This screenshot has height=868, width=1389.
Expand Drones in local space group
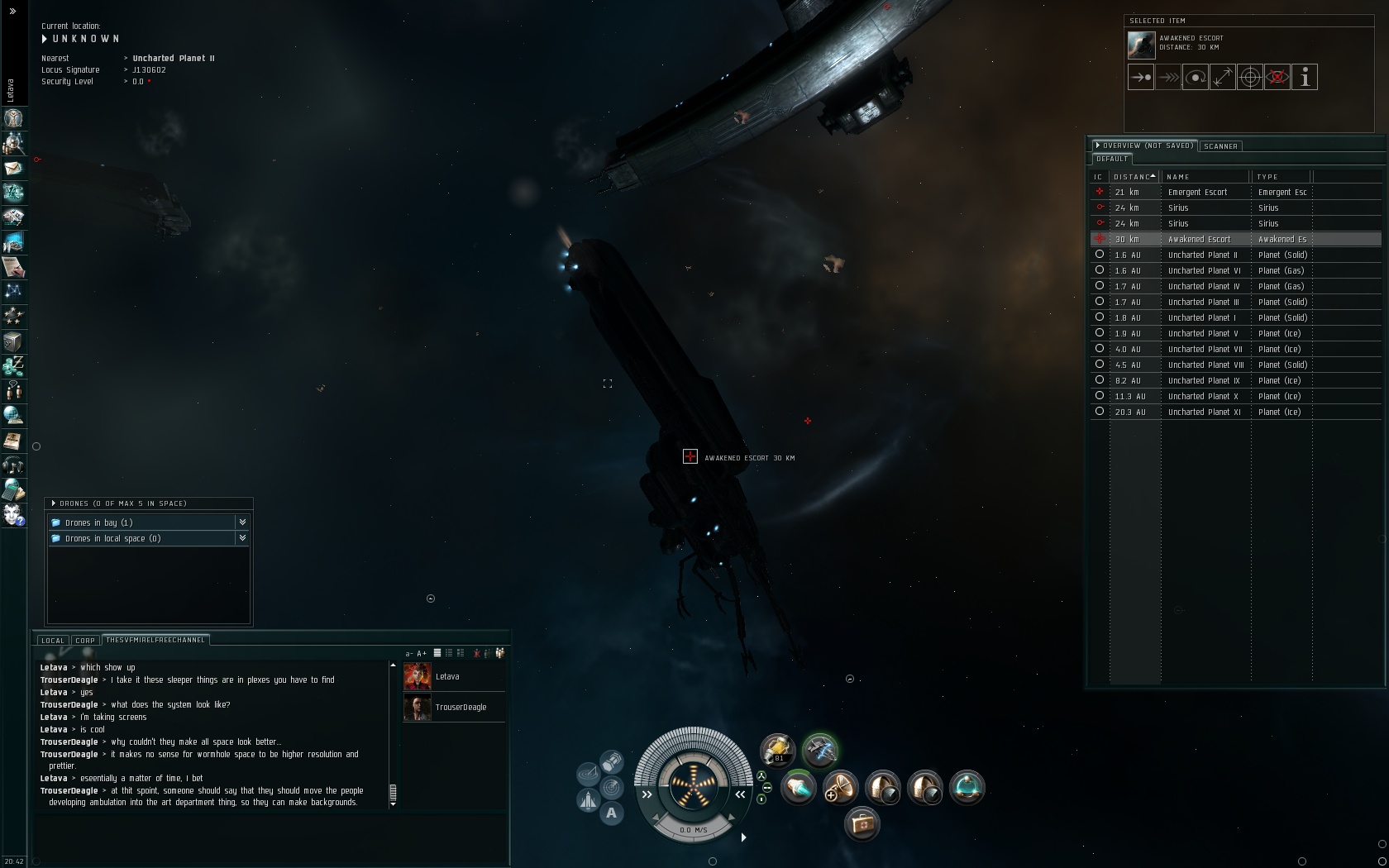coord(242,538)
